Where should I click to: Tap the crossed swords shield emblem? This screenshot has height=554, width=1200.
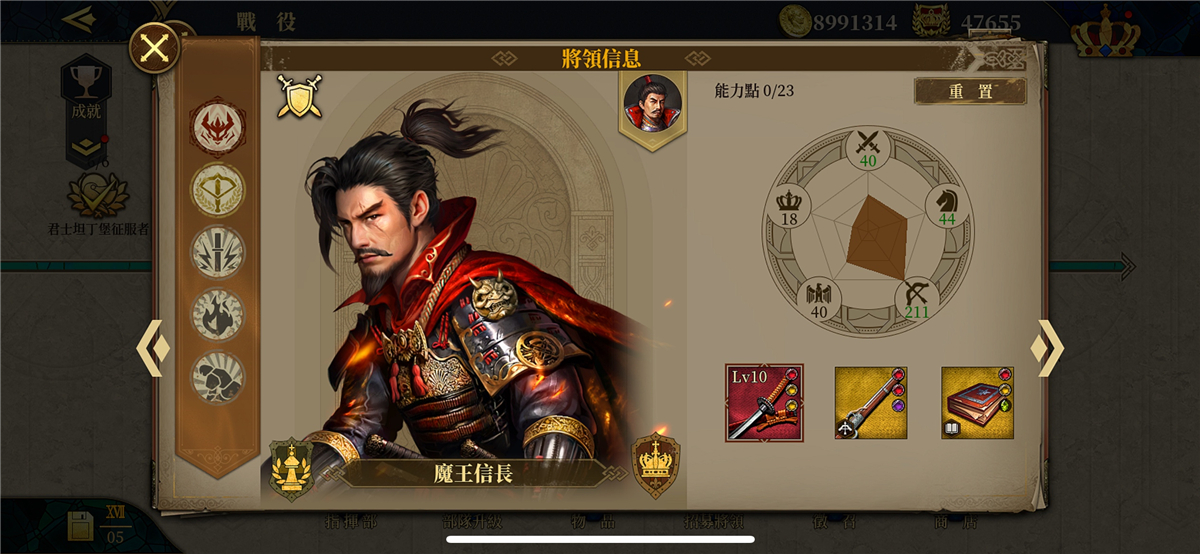click(x=299, y=96)
